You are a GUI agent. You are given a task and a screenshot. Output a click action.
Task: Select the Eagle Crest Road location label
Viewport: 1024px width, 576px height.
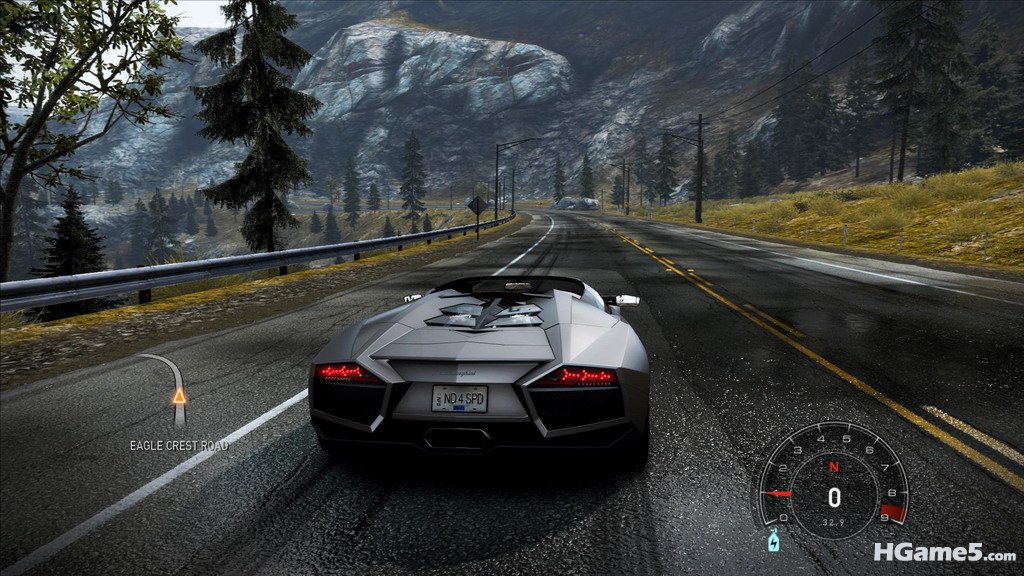pyautogui.click(x=178, y=444)
